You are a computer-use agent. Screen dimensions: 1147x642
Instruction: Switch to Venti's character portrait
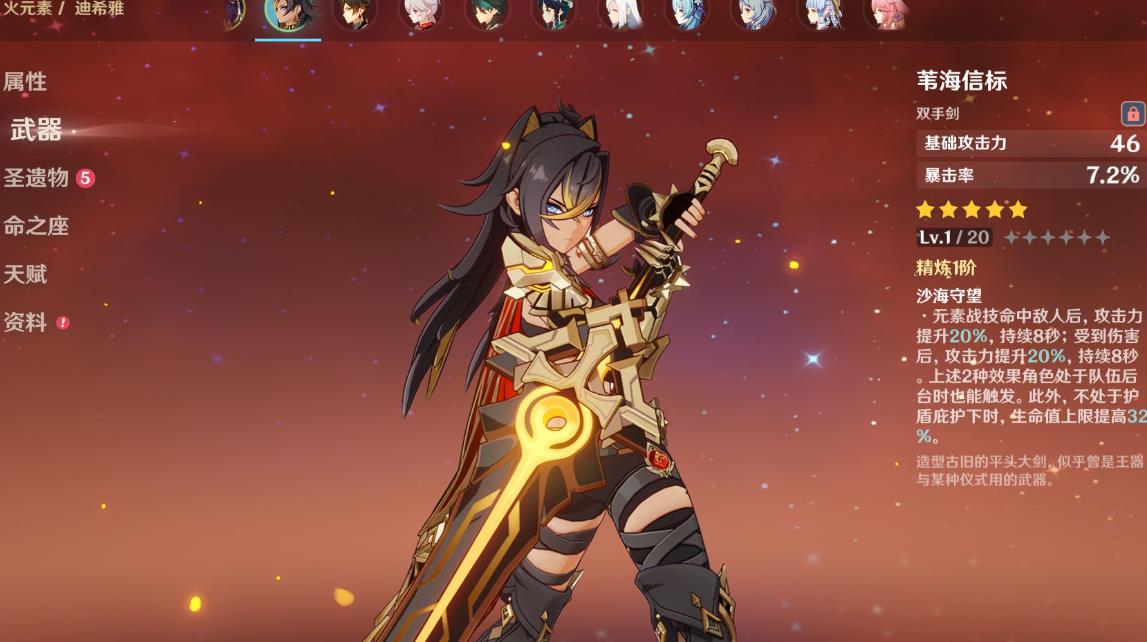click(x=553, y=14)
